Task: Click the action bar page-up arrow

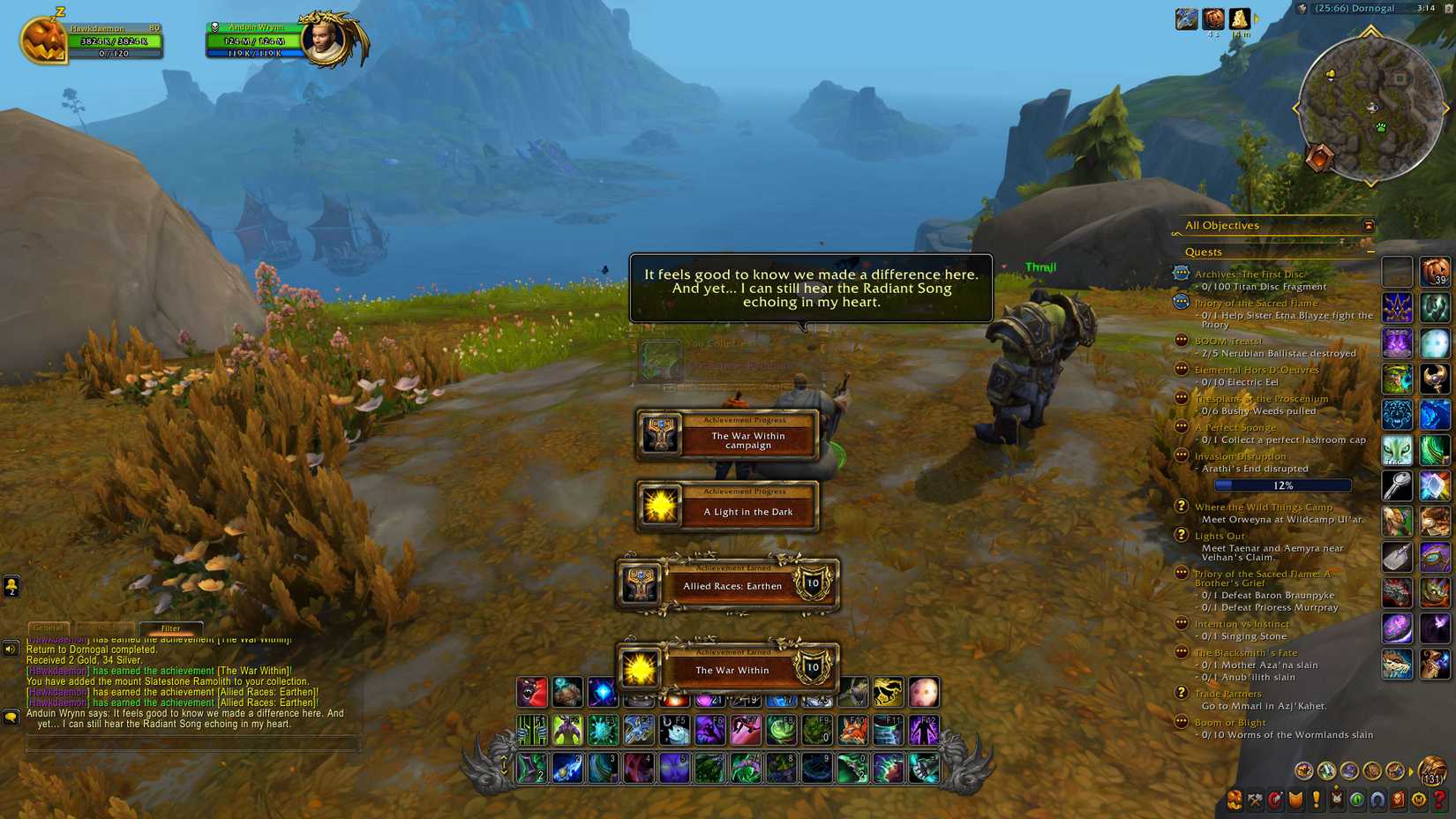Action: tap(504, 758)
